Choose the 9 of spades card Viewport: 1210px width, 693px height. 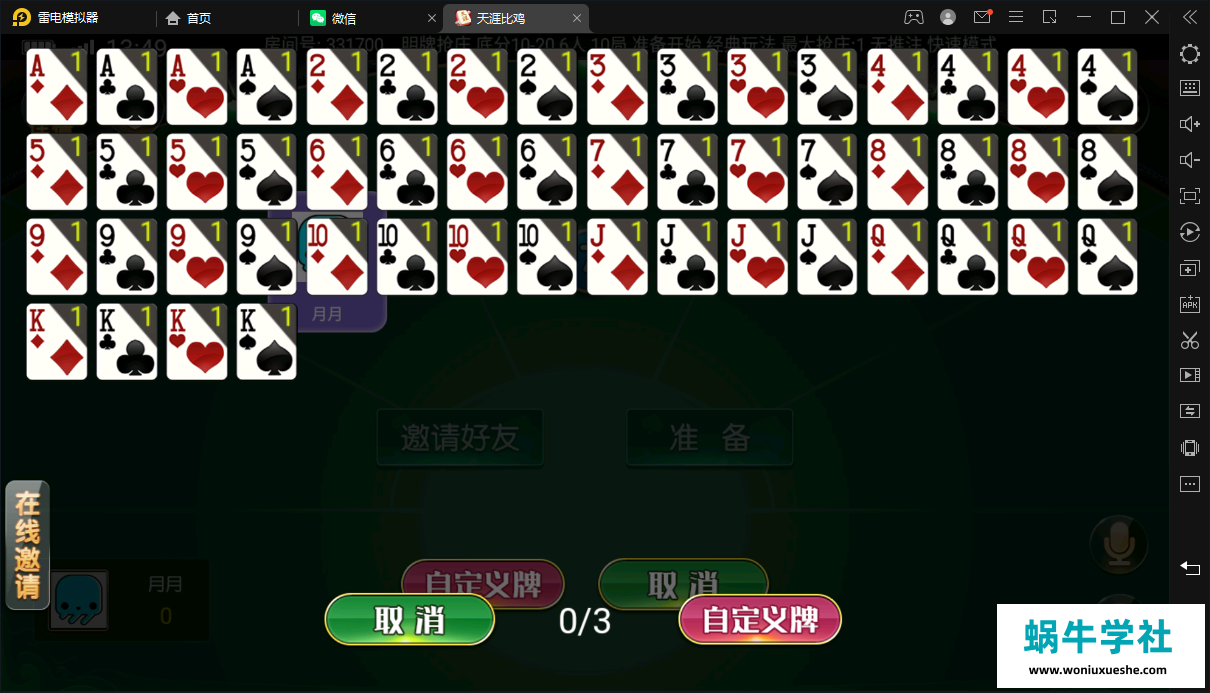click(267, 257)
